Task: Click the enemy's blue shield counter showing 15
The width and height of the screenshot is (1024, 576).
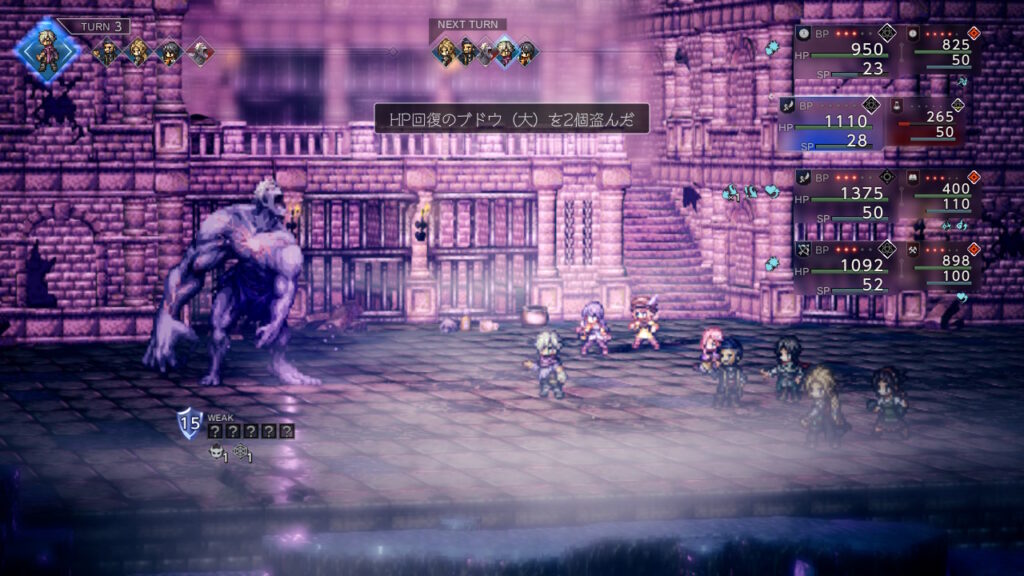Action: [x=190, y=424]
